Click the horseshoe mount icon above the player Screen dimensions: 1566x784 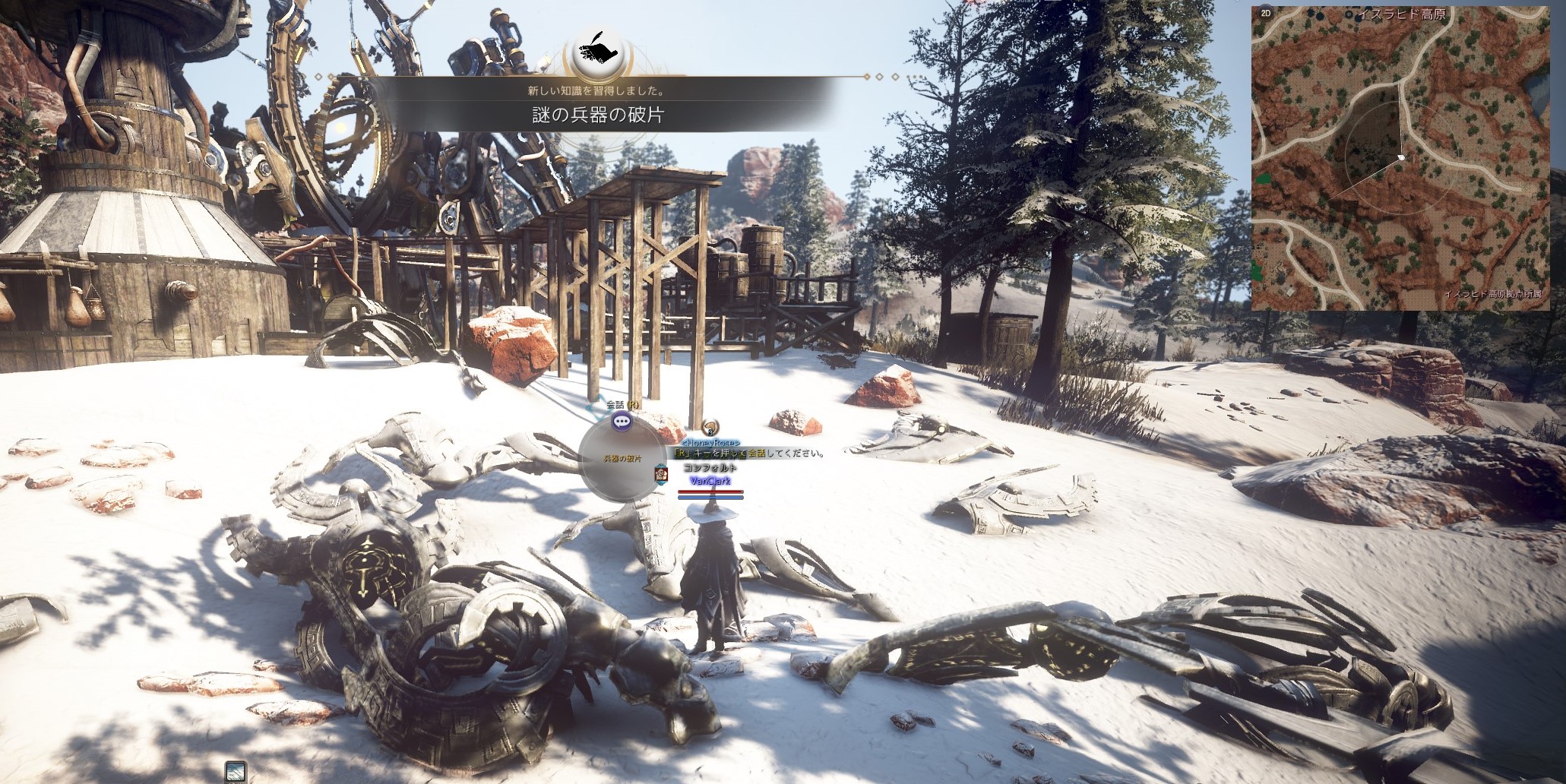click(710, 428)
